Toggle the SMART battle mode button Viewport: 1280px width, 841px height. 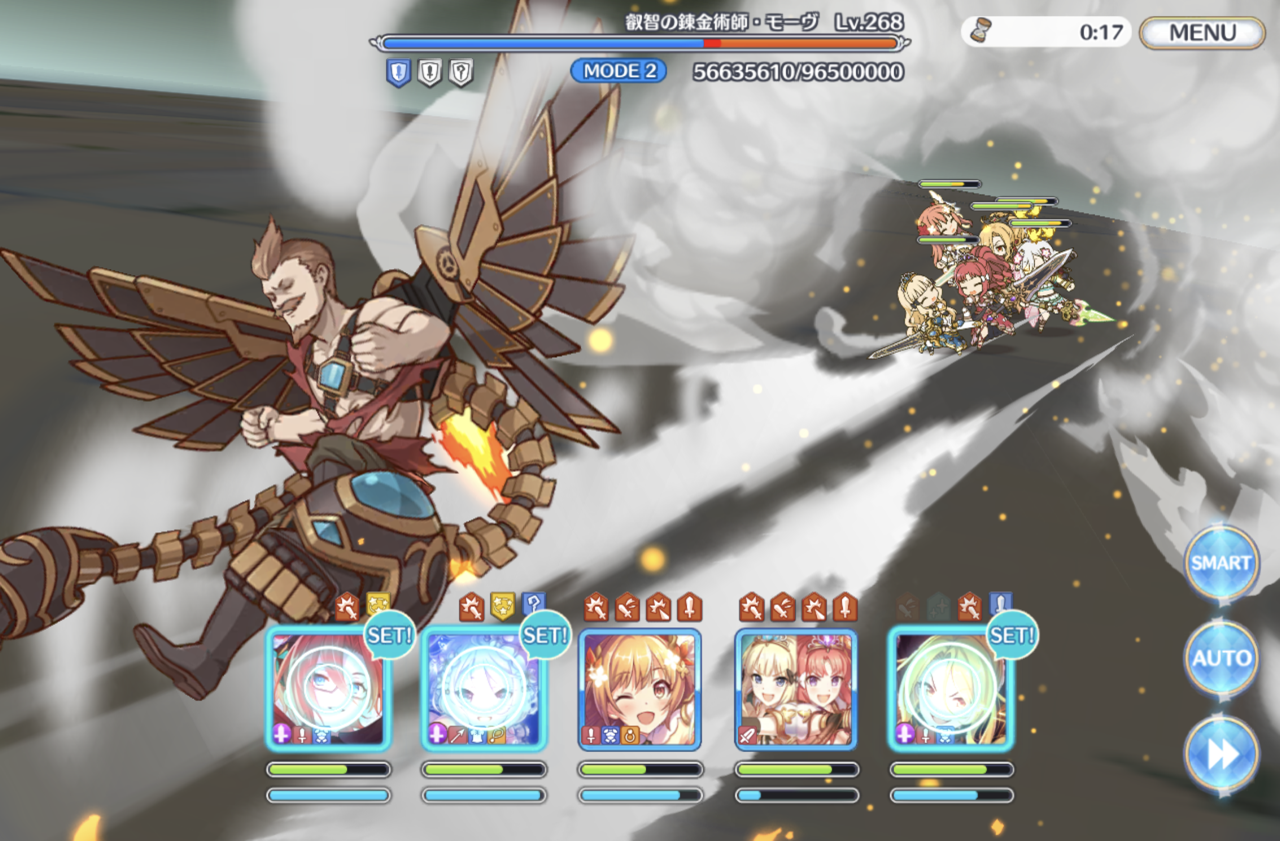[x=1221, y=563]
